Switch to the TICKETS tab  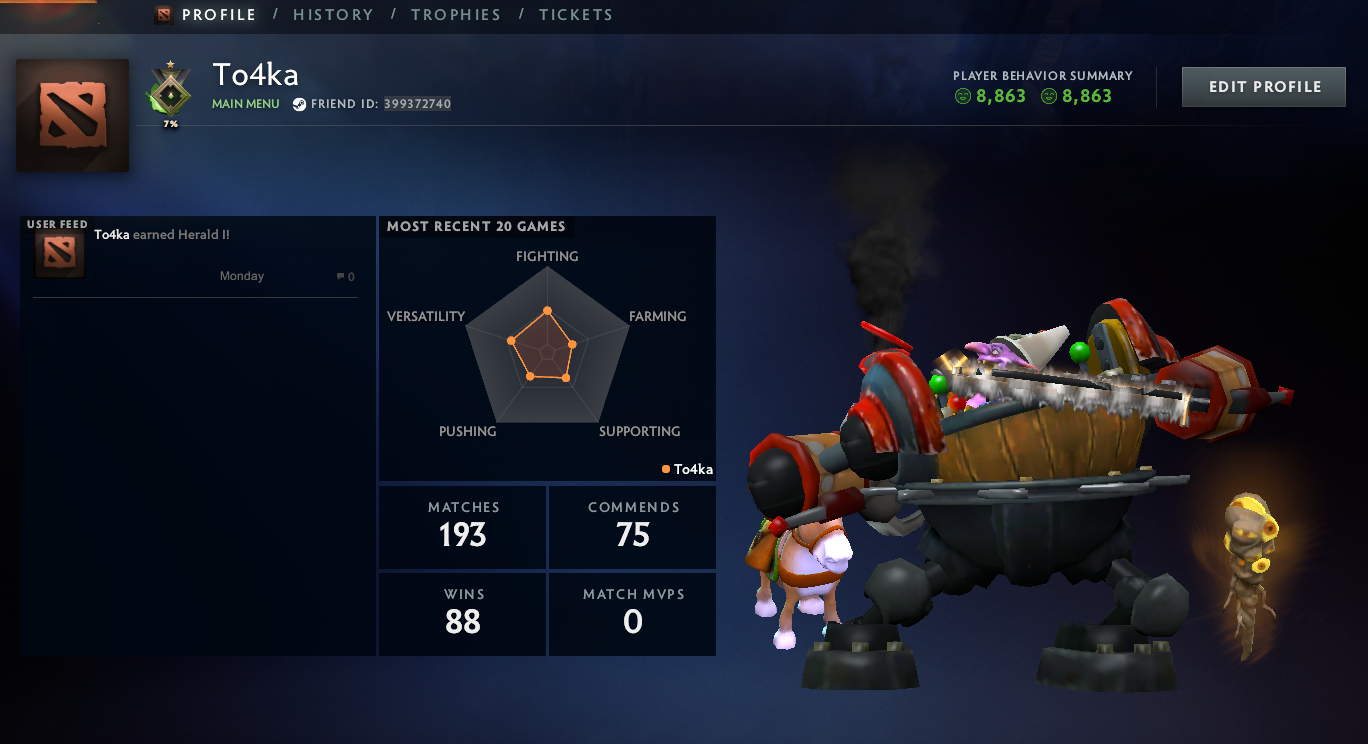tap(576, 14)
